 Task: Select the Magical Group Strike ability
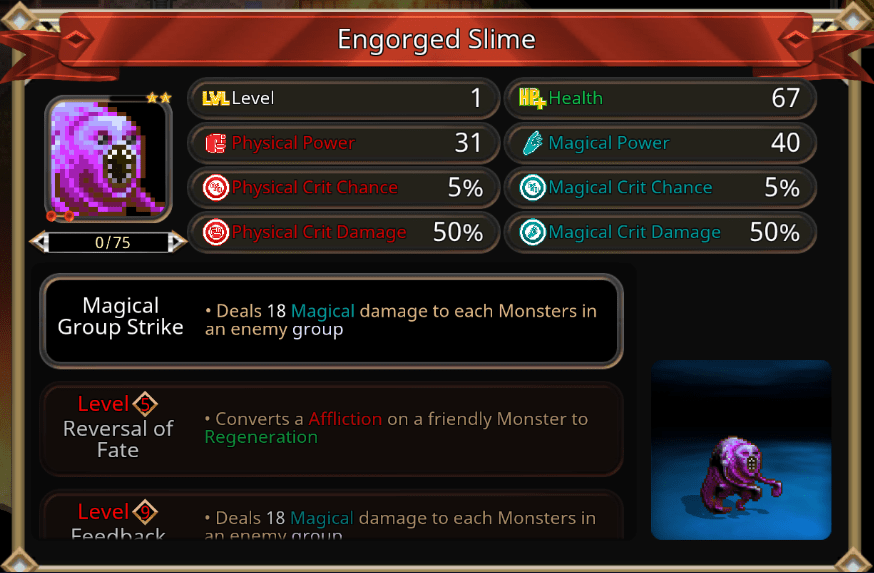331,321
